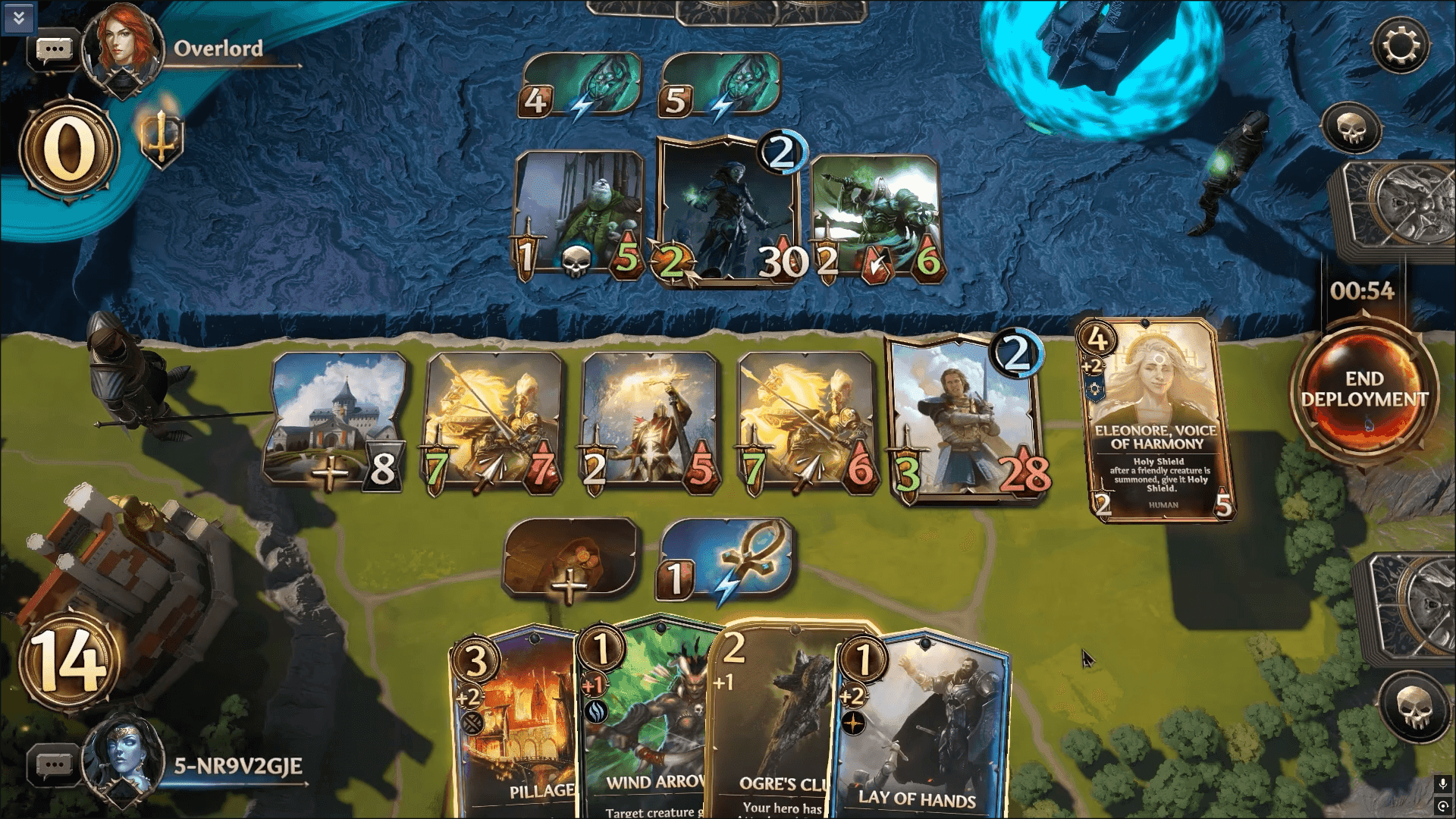Click the Overlord opponent avatar

point(123,47)
